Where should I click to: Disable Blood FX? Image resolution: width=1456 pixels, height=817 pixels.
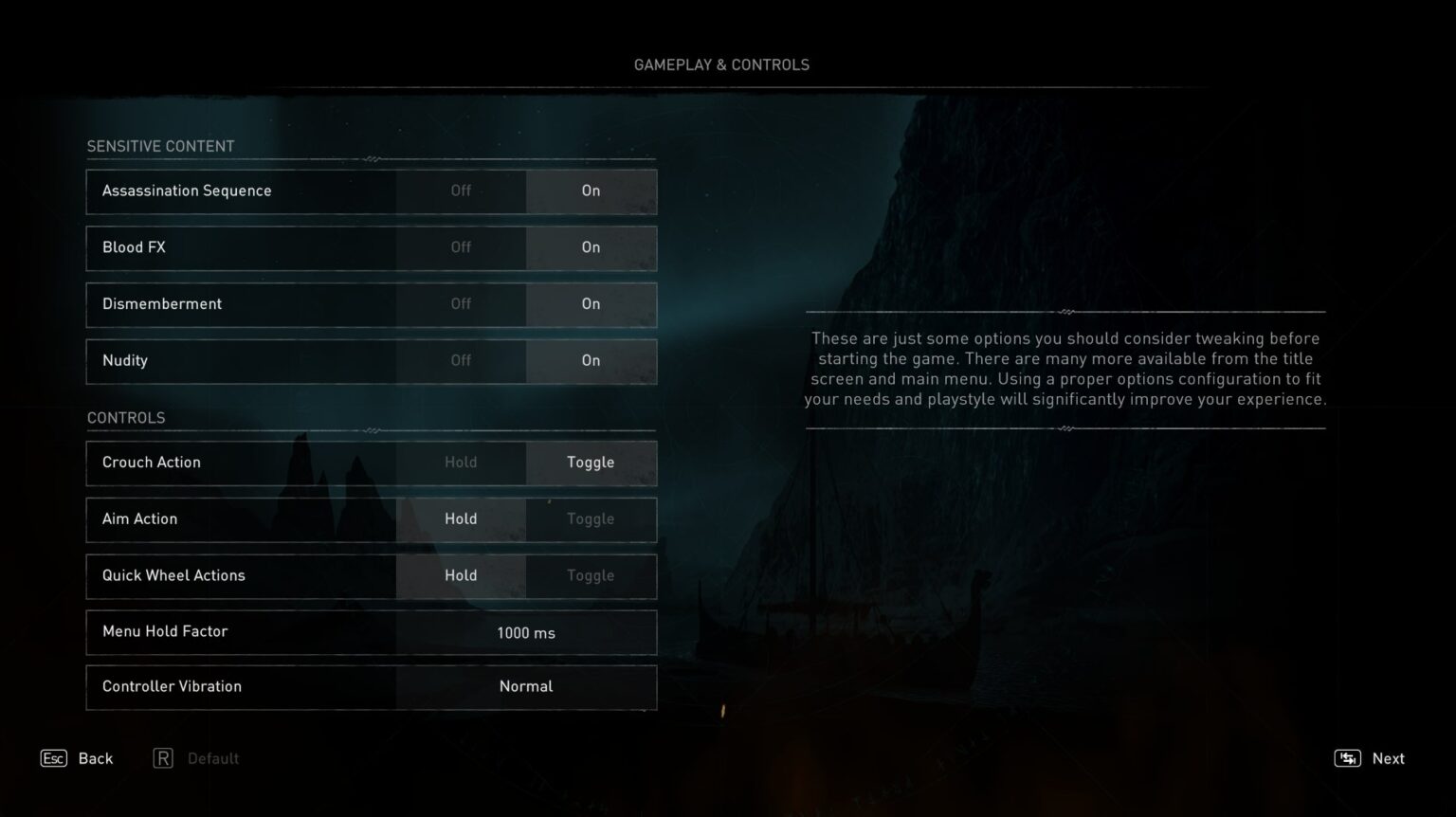pos(461,247)
